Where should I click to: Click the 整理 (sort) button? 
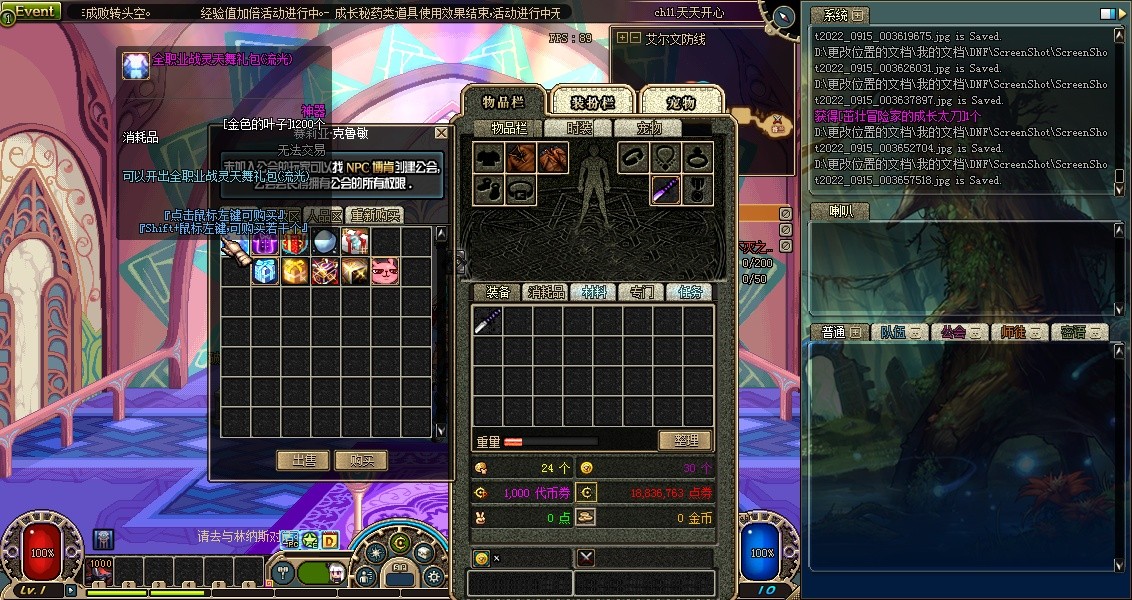tap(685, 440)
